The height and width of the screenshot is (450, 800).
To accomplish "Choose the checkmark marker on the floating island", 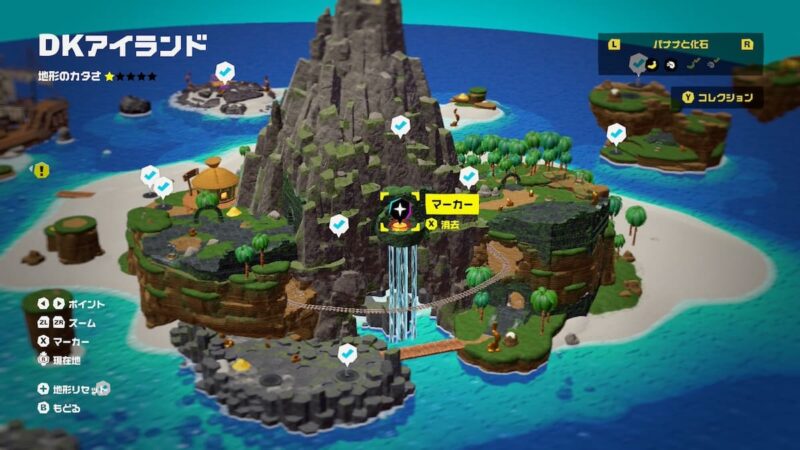I will 615,133.
